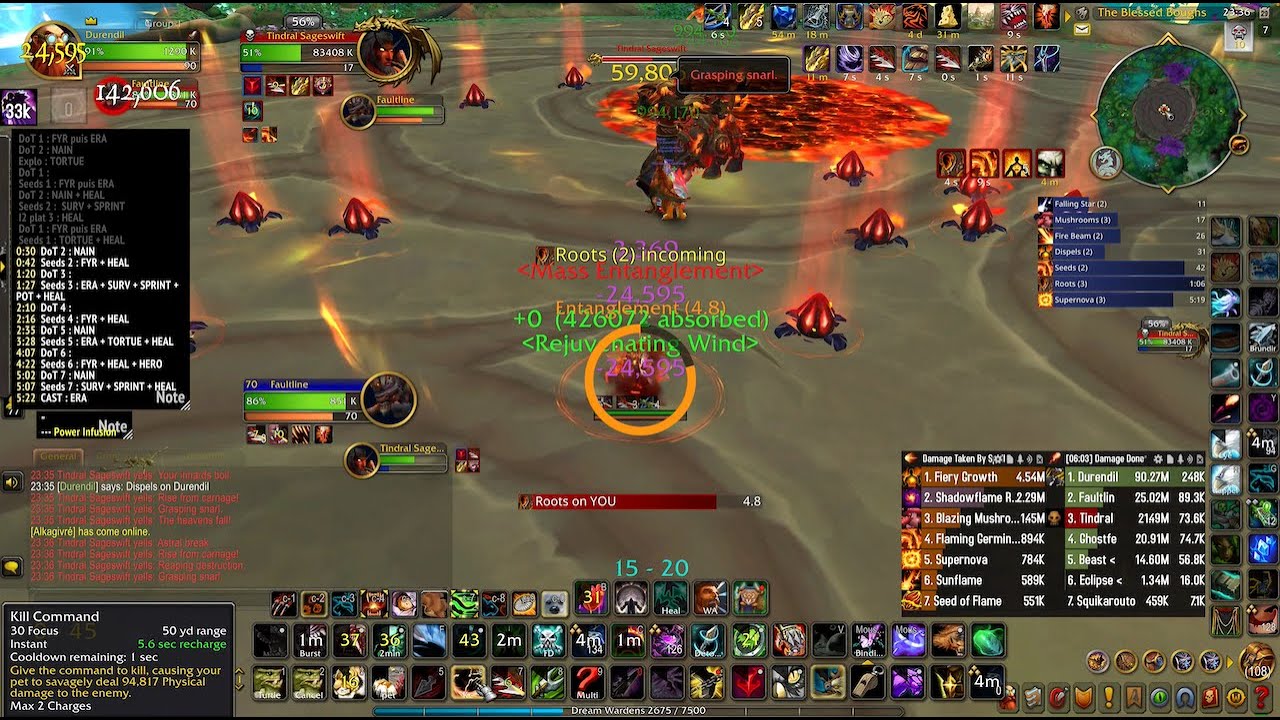Toggle the bell icon on the Damage Done panel
The height and width of the screenshot is (720, 1280).
coord(1180,458)
